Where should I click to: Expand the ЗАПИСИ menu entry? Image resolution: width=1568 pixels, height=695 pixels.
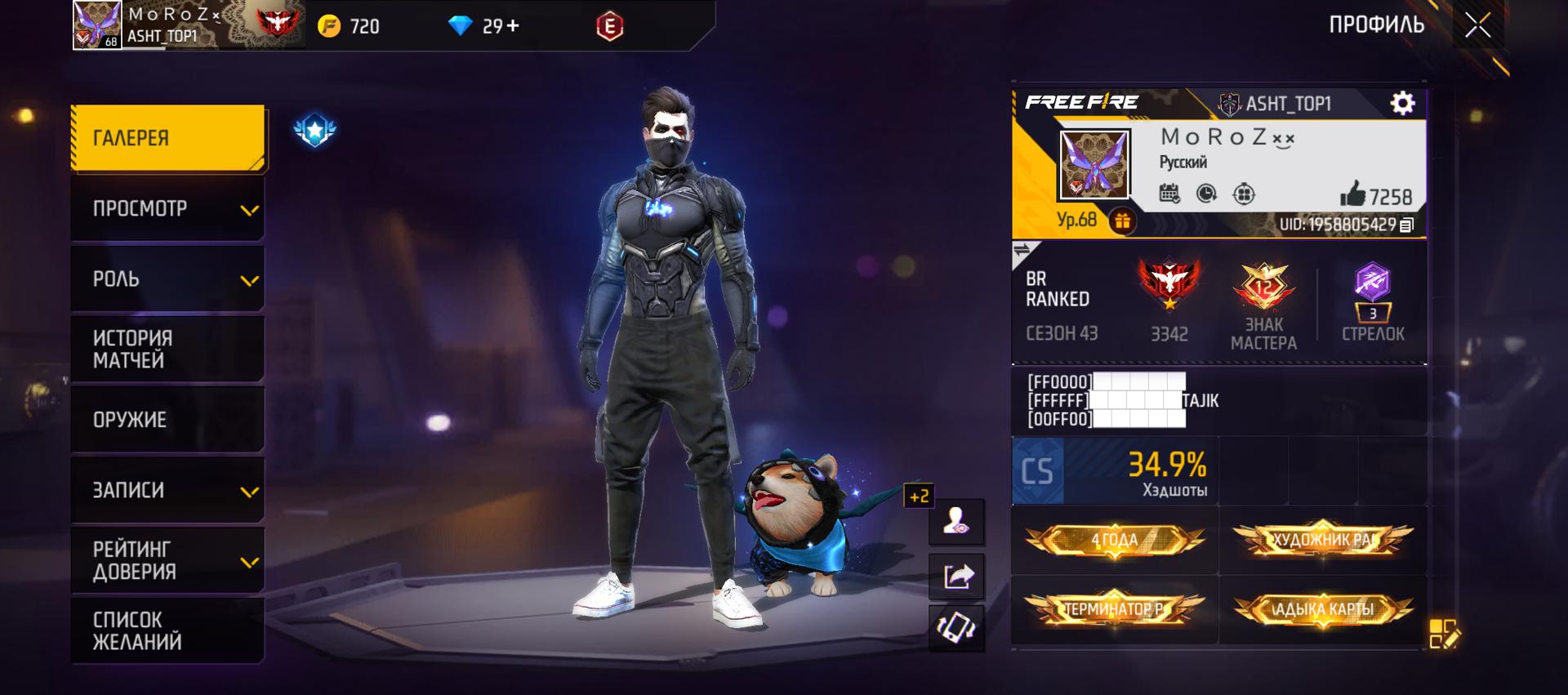pos(168,490)
